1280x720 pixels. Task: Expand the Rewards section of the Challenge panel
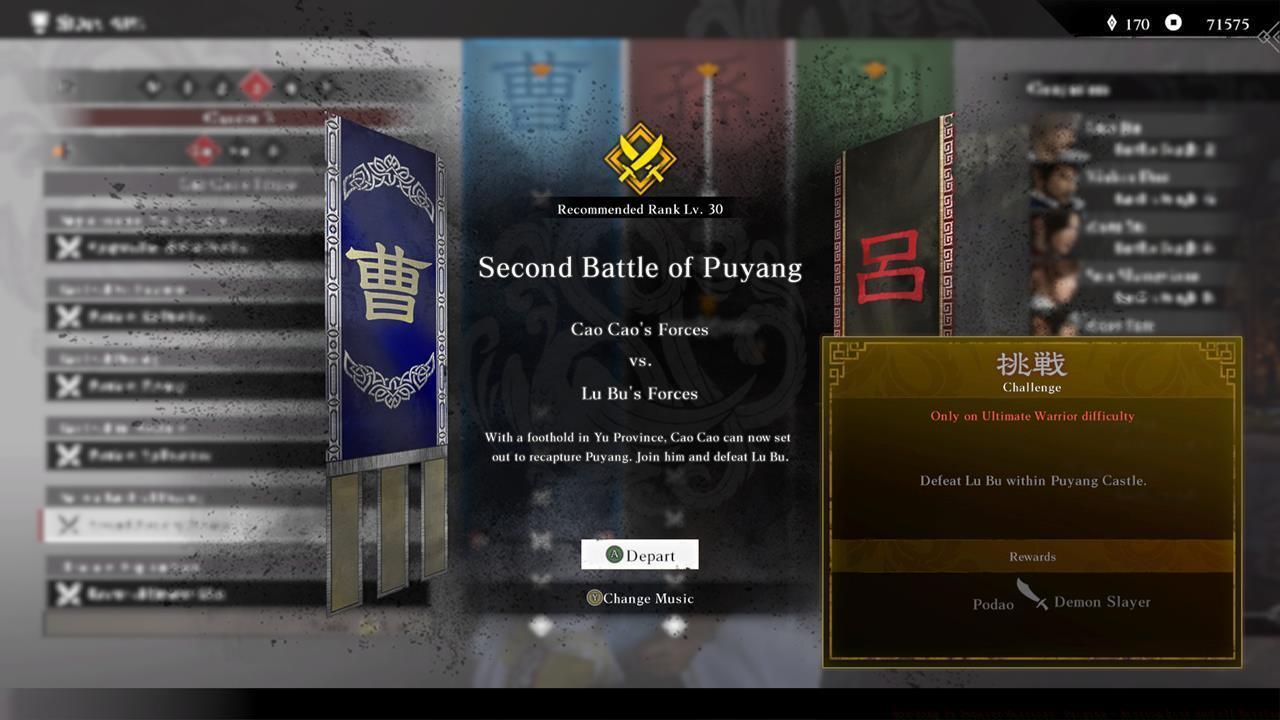(x=1031, y=557)
